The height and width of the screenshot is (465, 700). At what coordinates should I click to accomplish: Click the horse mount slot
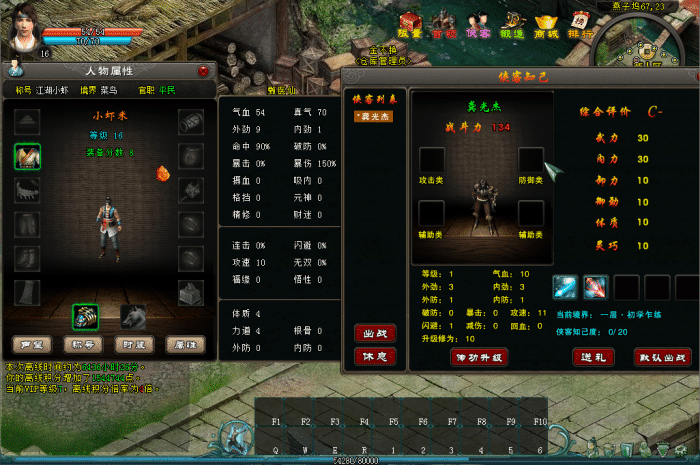click(134, 317)
